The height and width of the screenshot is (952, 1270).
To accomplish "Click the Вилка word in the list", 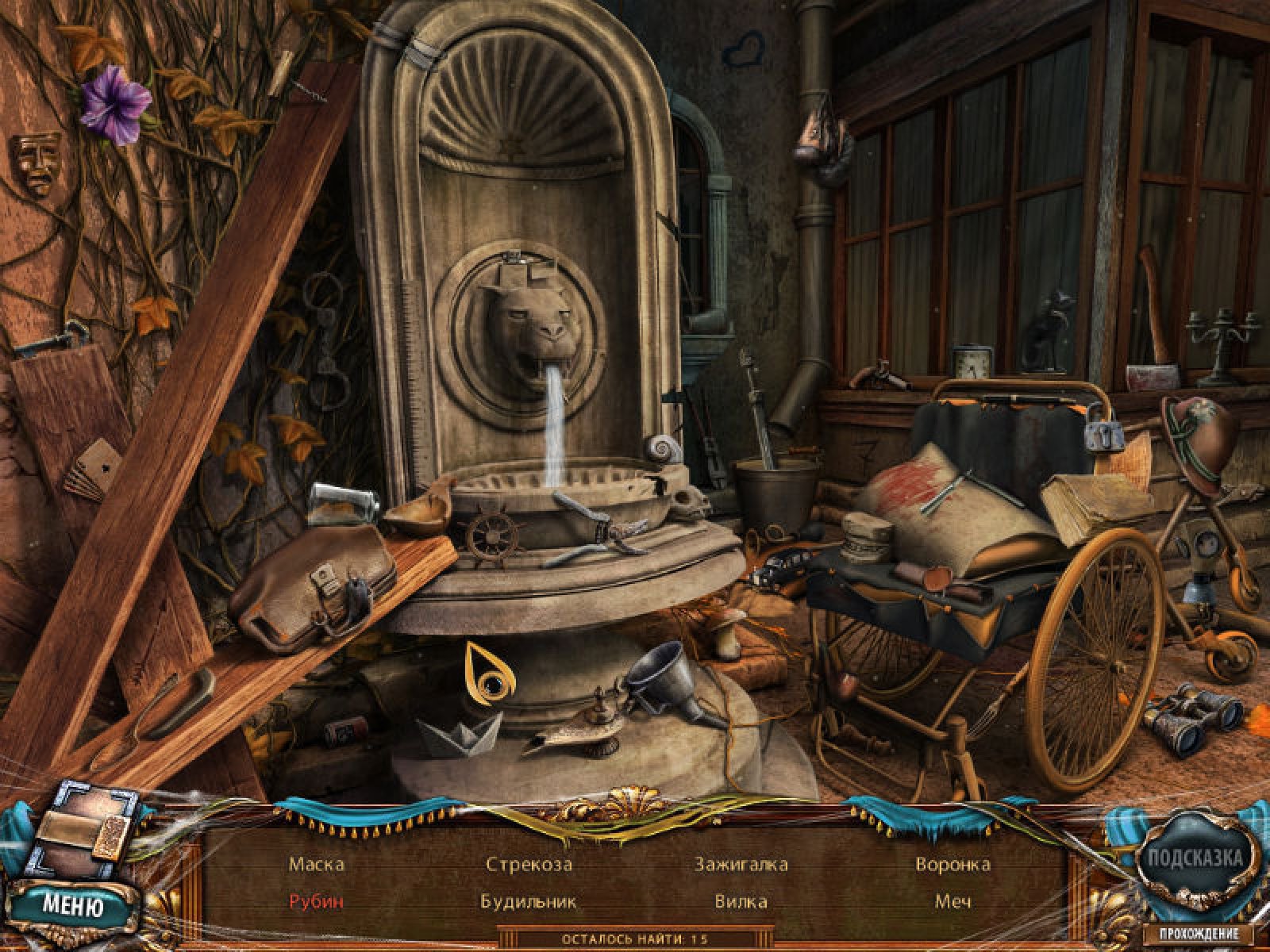I will [x=741, y=902].
